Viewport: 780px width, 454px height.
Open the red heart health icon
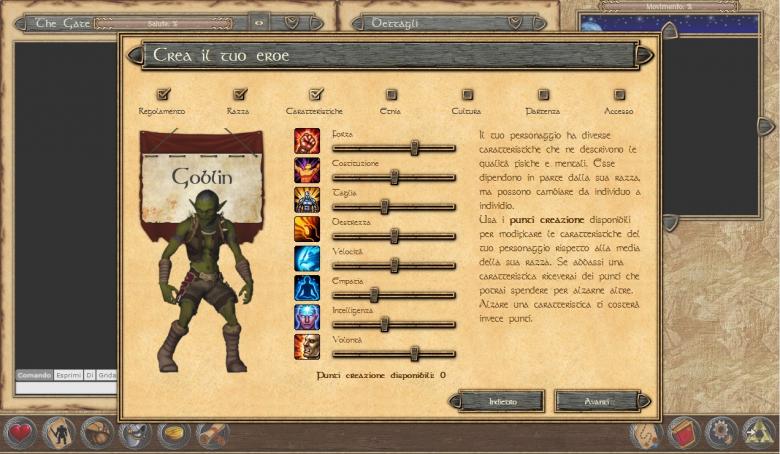(x=19, y=433)
